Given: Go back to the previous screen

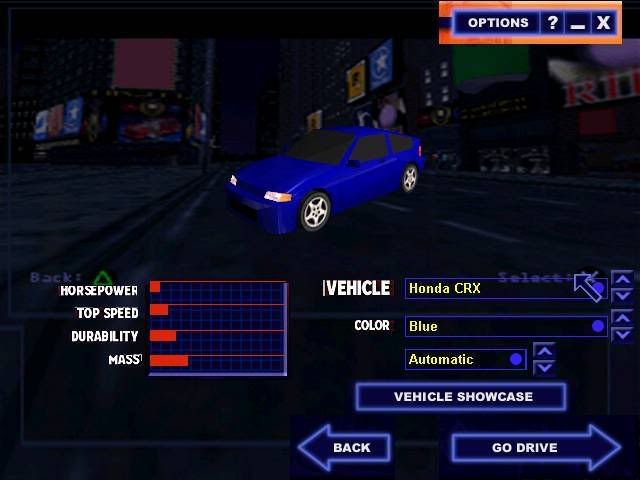Looking at the screenshot, I should pos(343,447).
